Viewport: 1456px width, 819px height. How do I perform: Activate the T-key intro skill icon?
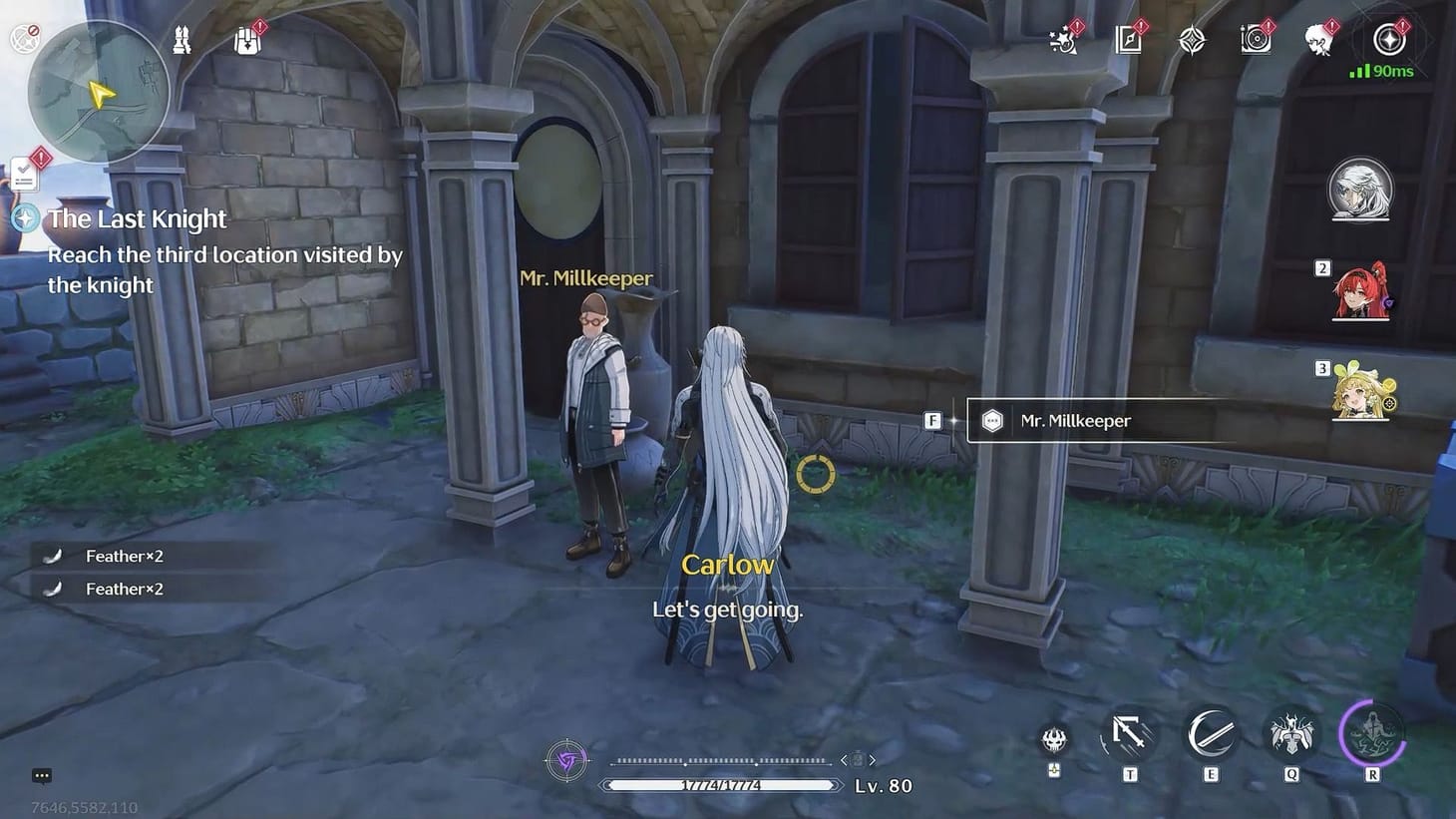tap(1131, 736)
